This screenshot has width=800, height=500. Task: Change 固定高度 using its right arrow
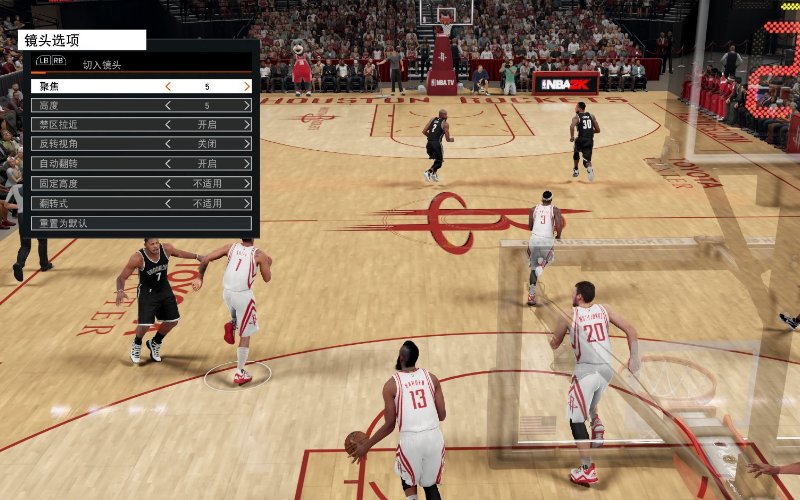tap(246, 184)
